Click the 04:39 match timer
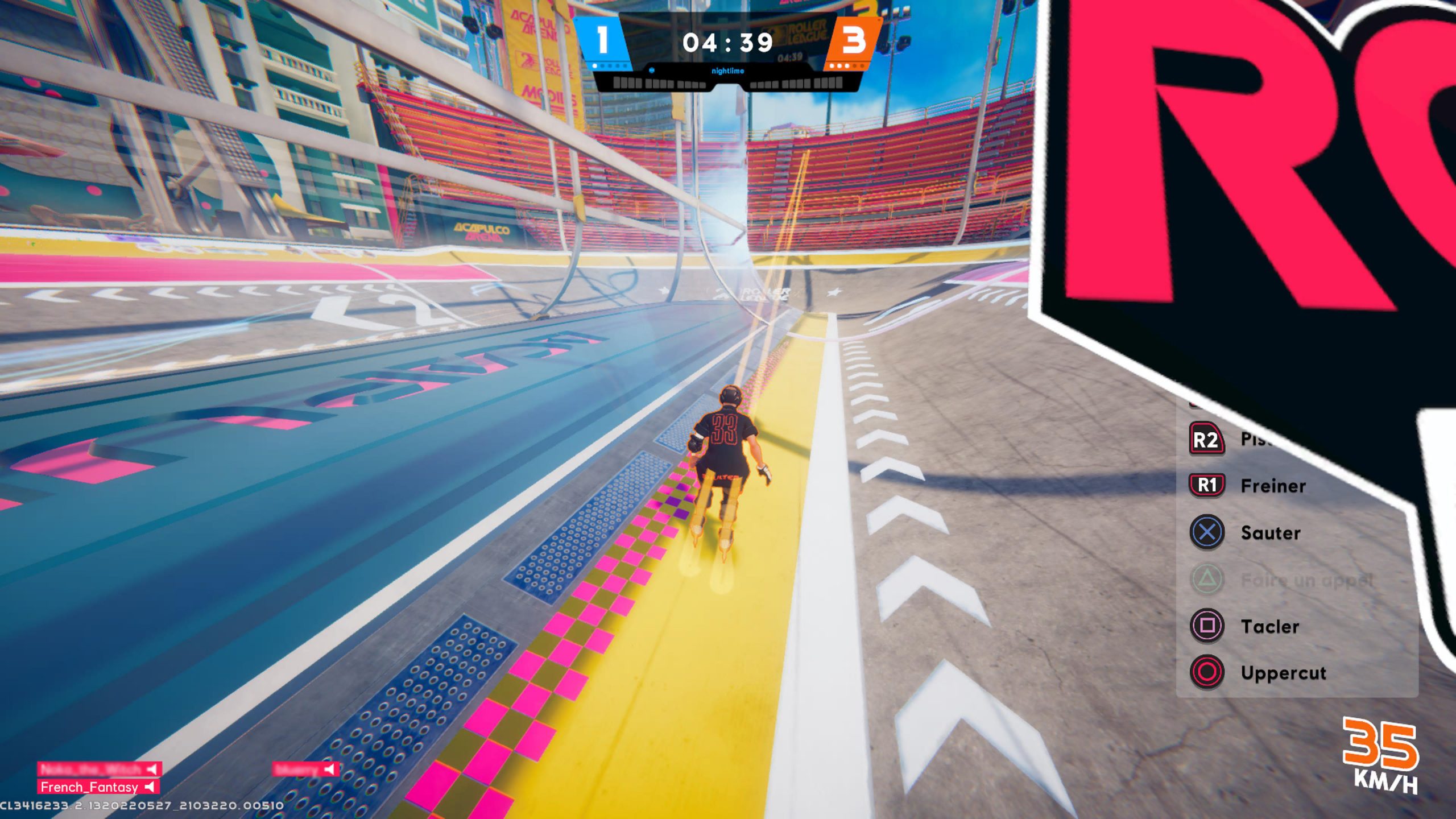The width and height of the screenshot is (1456, 819). [728, 41]
